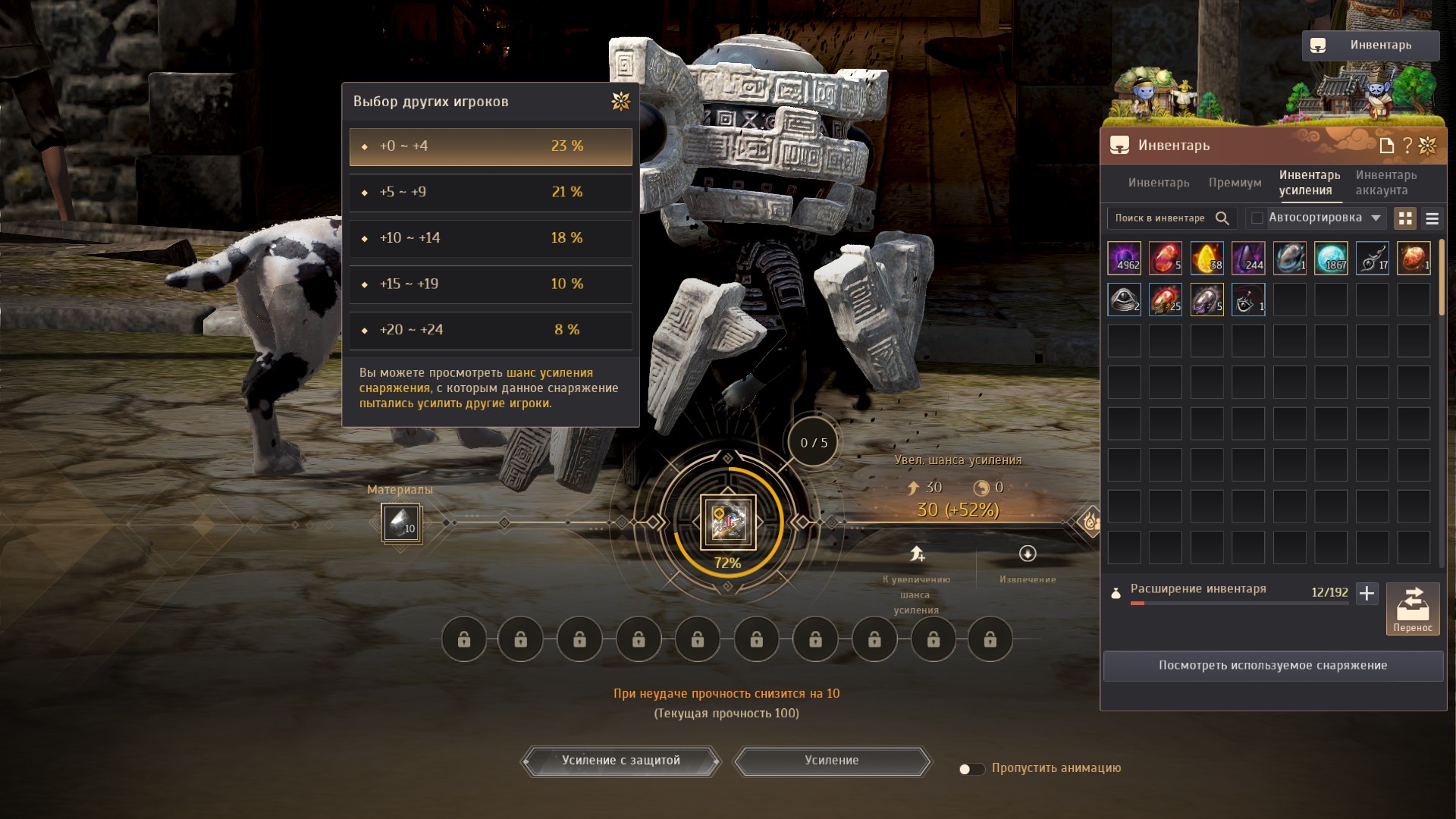Expand inventory with the plus button
Screen dimensions: 1456x819
[1367, 593]
